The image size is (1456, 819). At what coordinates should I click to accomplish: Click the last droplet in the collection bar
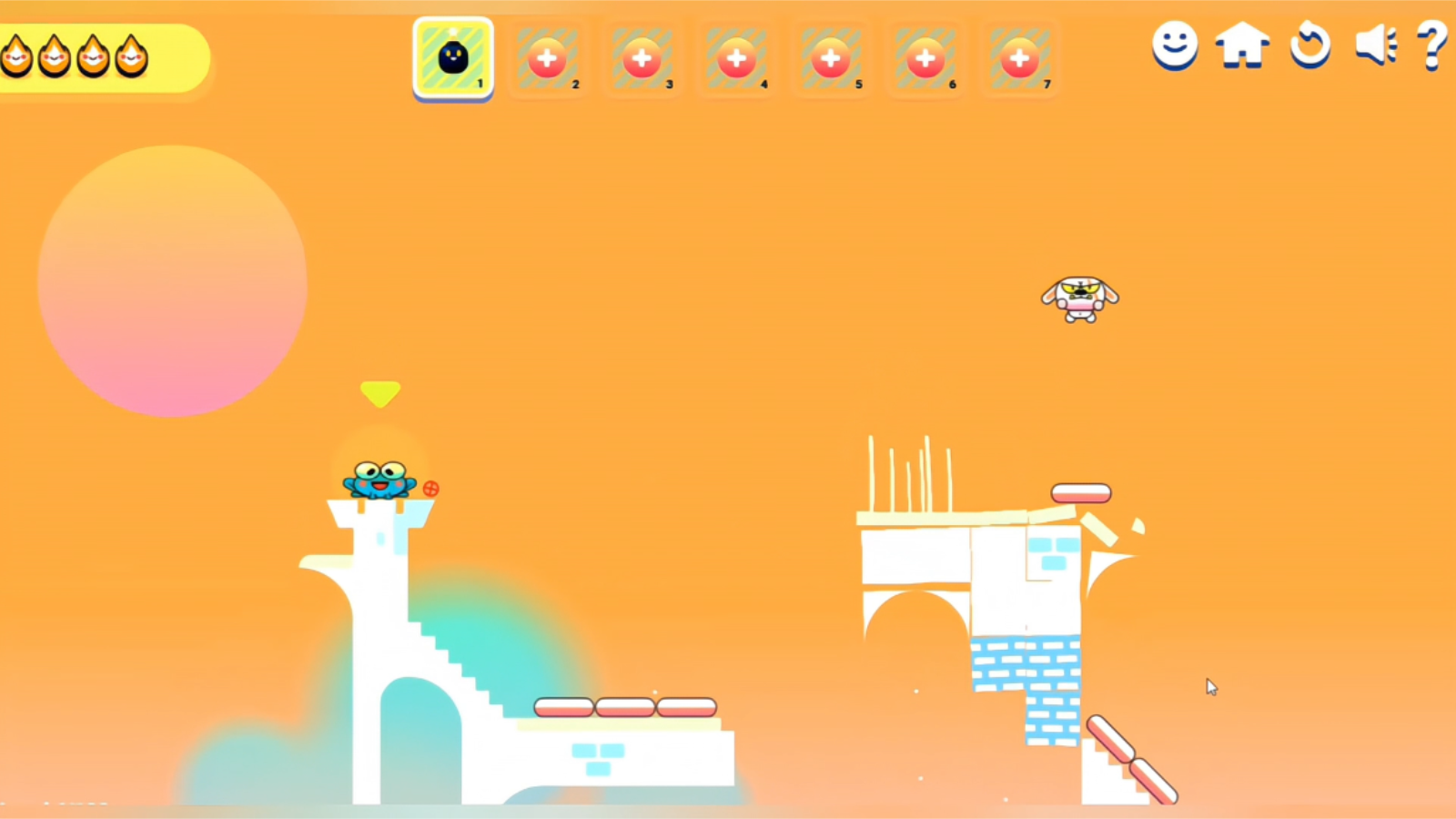132,57
